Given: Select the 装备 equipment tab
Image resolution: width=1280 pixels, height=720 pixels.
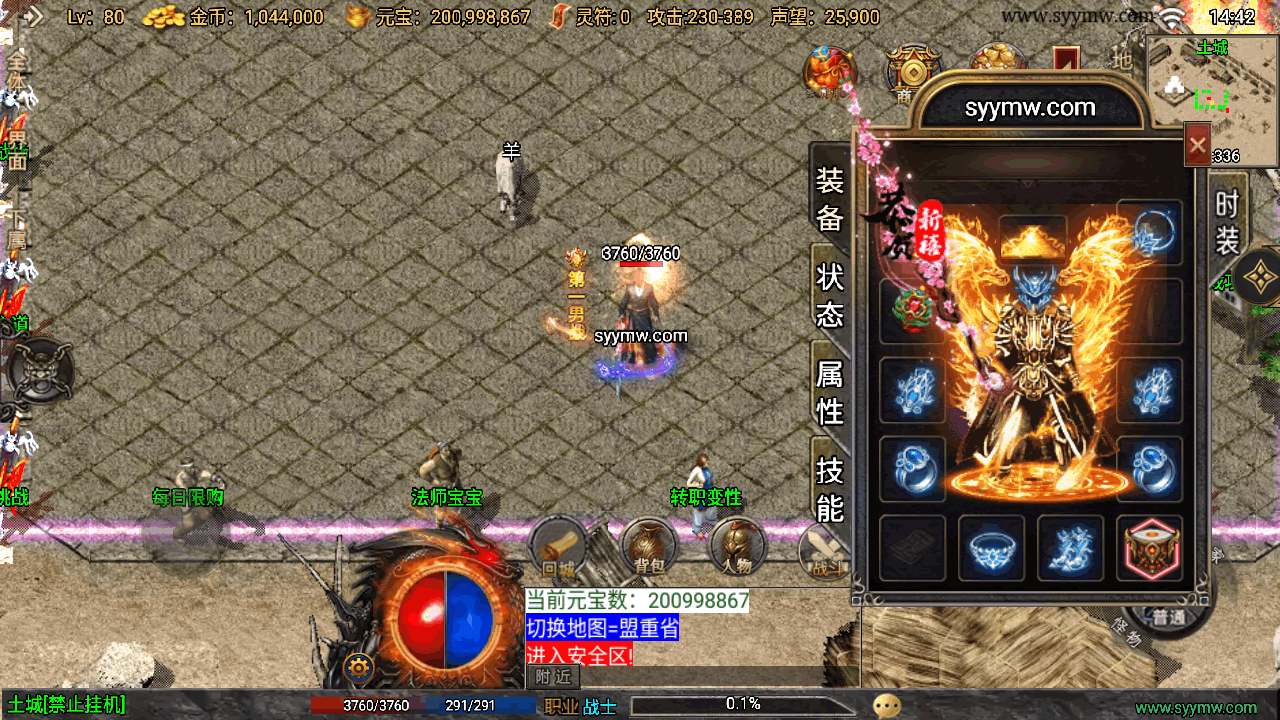Looking at the screenshot, I should pos(830,199).
